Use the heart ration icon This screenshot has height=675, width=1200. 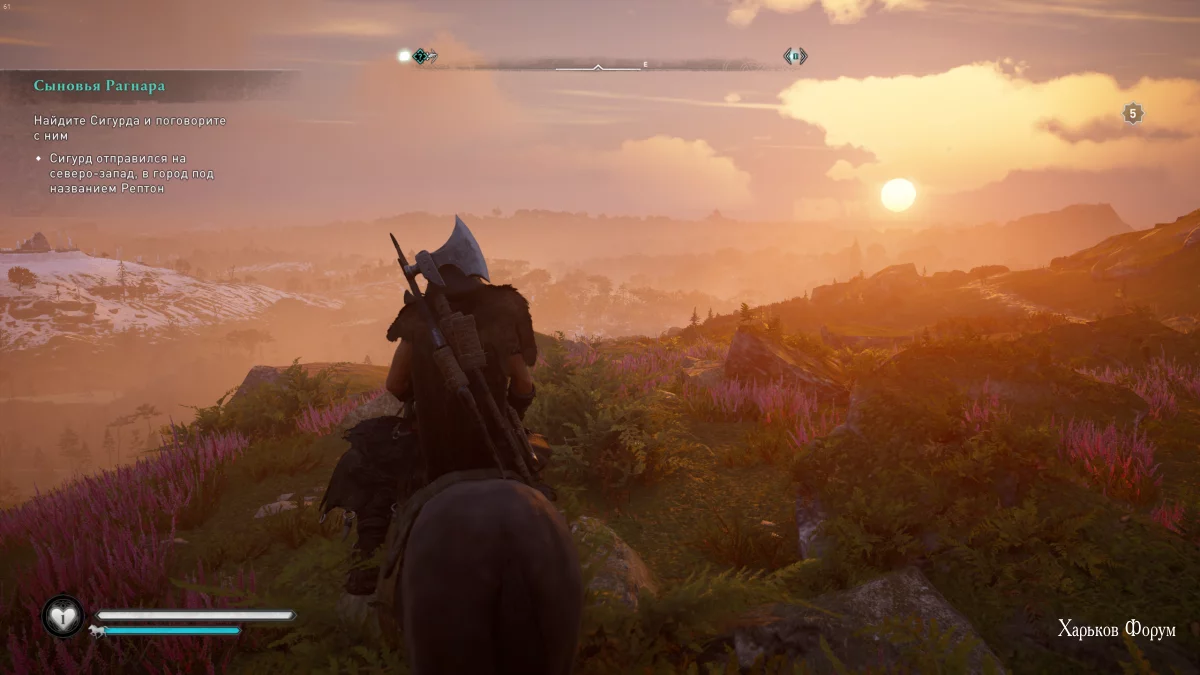pos(63,617)
